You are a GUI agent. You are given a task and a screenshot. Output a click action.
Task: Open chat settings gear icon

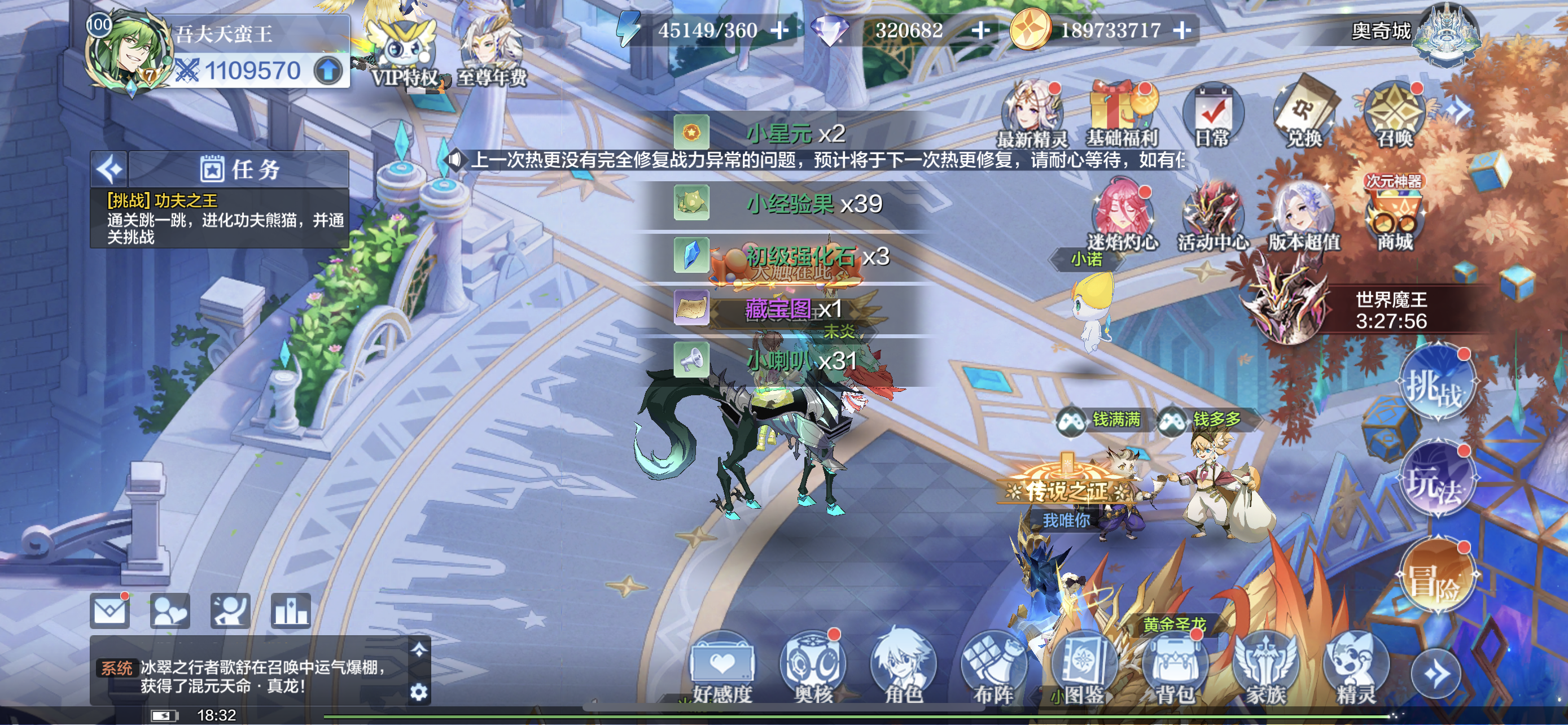pos(419,692)
